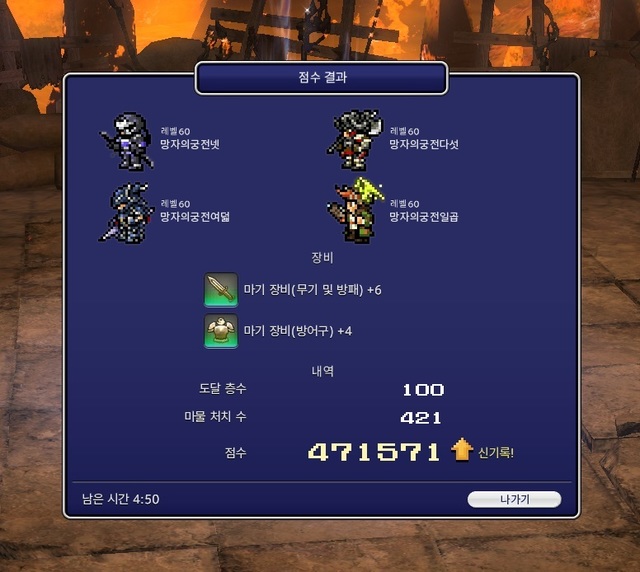640x572 pixels.
Task: Select the 마기 장비 armor icon
Action: point(221,330)
